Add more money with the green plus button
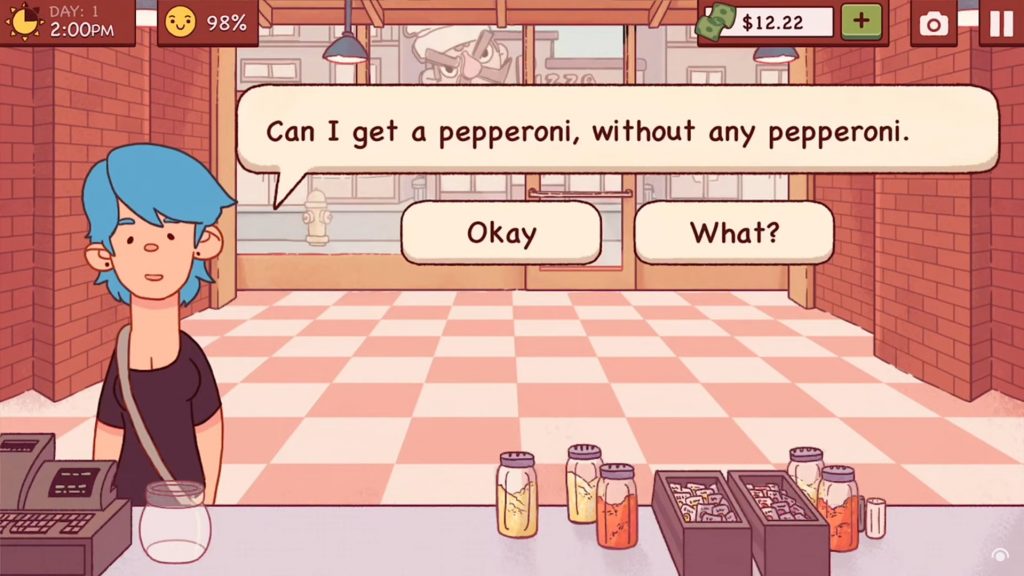The height and width of the screenshot is (576, 1024). [x=862, y=22]
